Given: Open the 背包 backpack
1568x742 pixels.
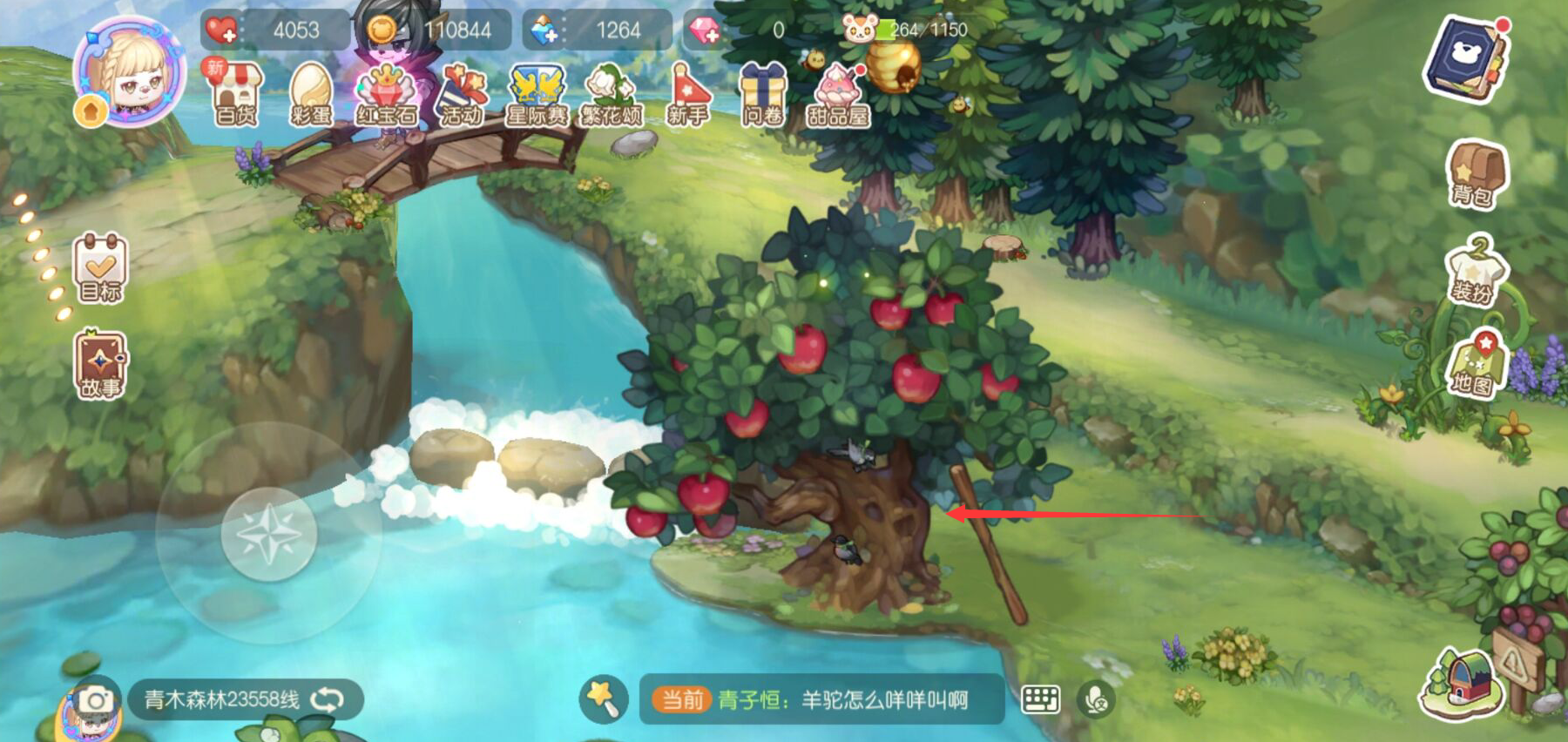Looking at the screenshot, I should click(1476, 174).
